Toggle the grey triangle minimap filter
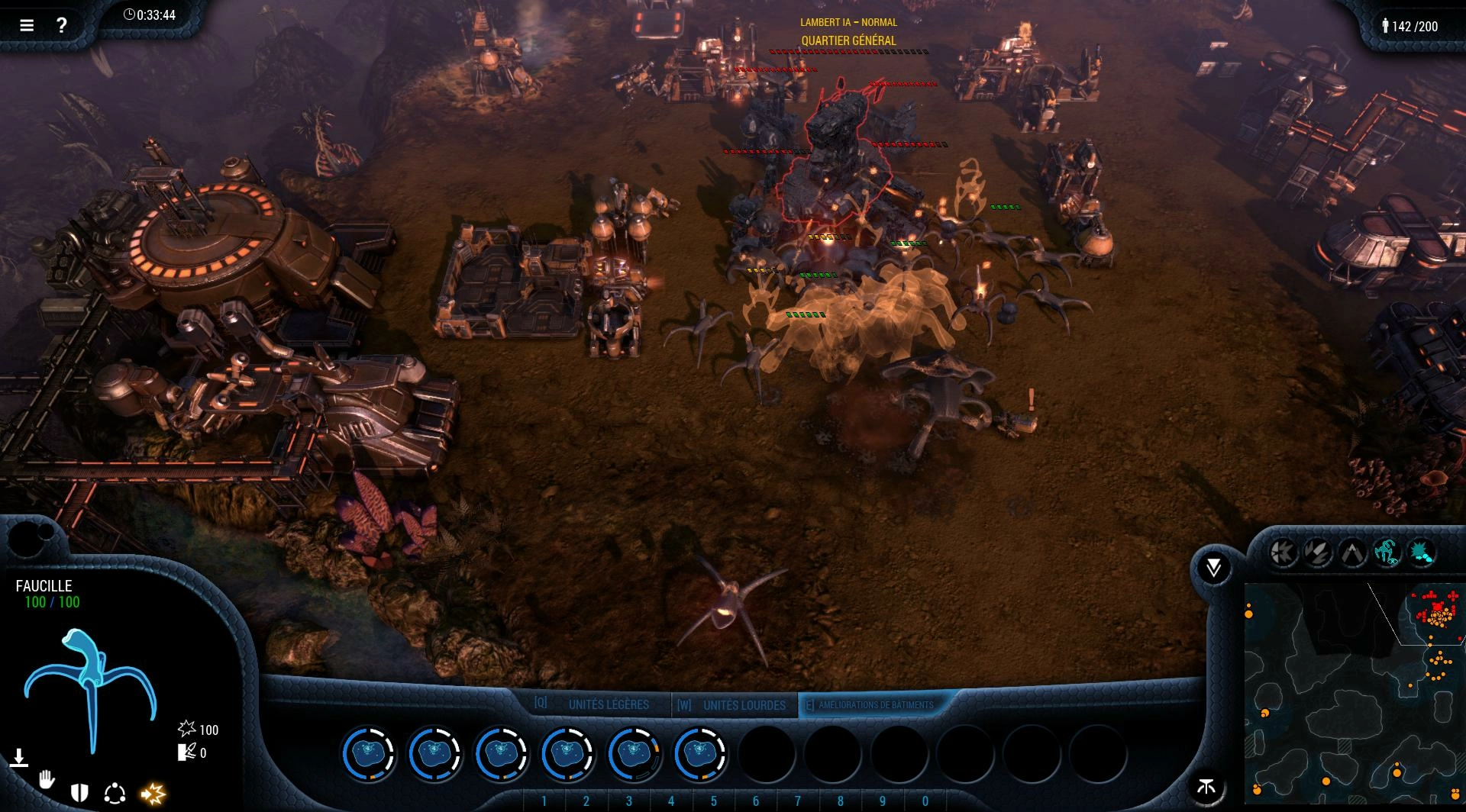This screenshot has height=812, width=1466. pos(1352,552)
